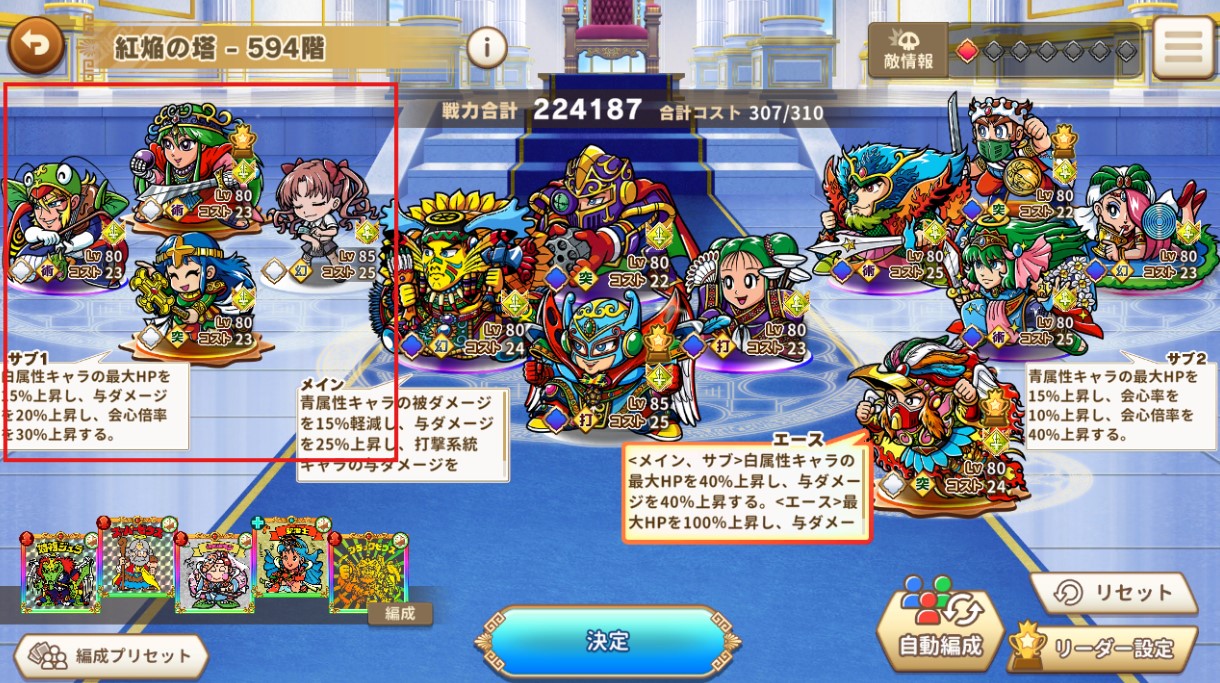Go back with the return arrow button
This screenshot has height=683, width=1220.
coord(36,46)
